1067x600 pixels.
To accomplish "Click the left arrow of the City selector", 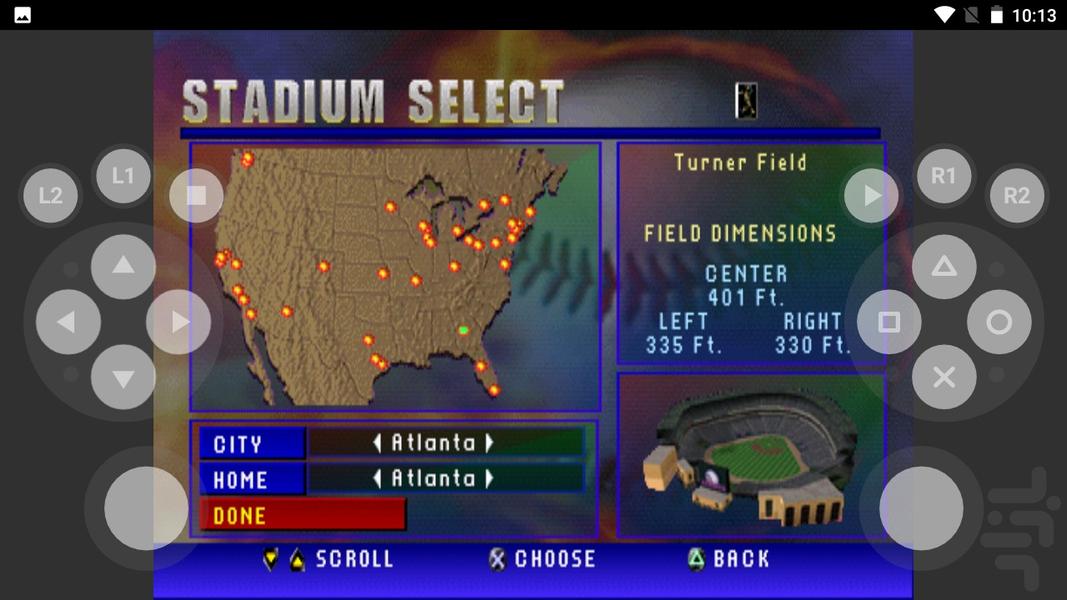I will pos(378,442).
